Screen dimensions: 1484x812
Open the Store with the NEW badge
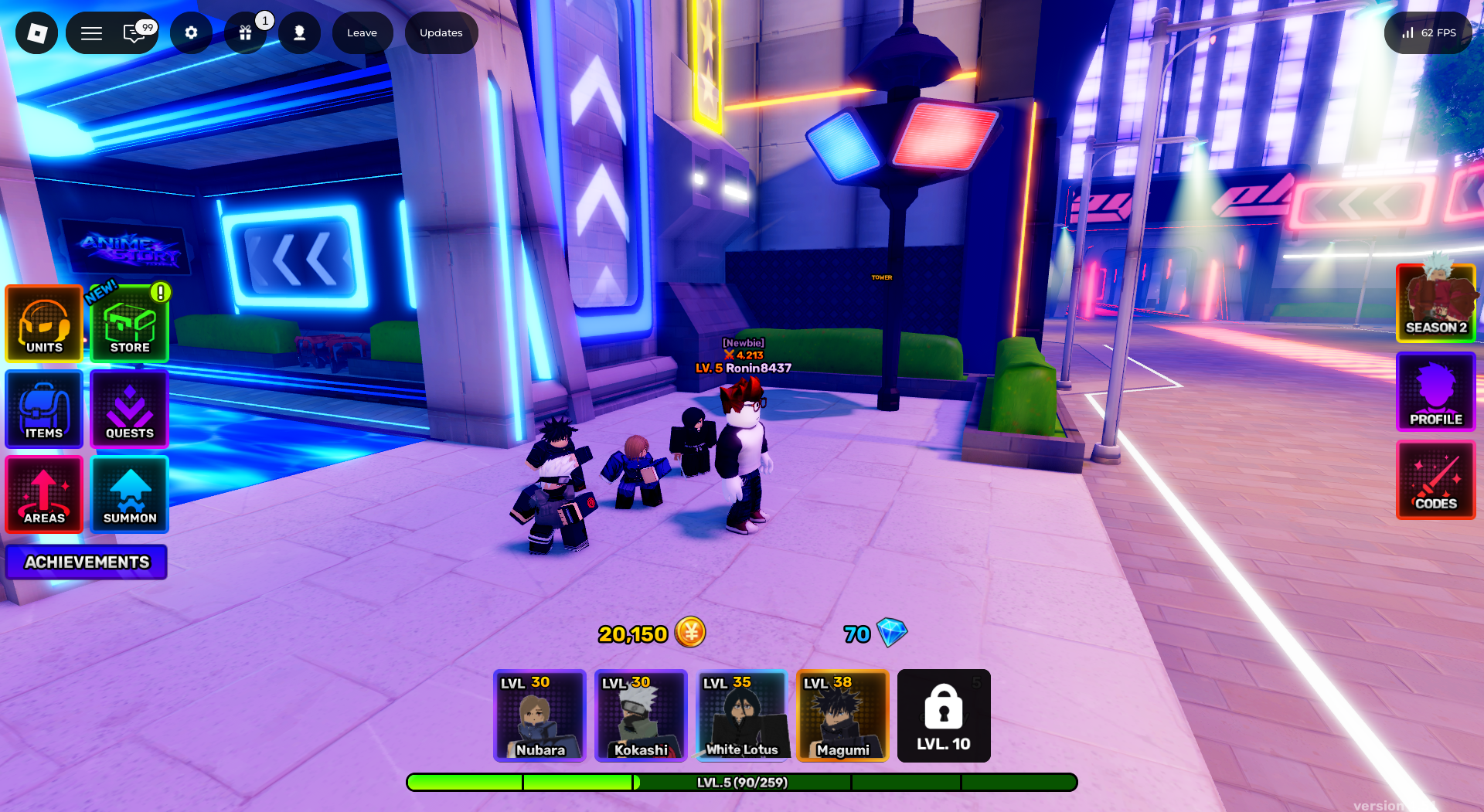129,324
